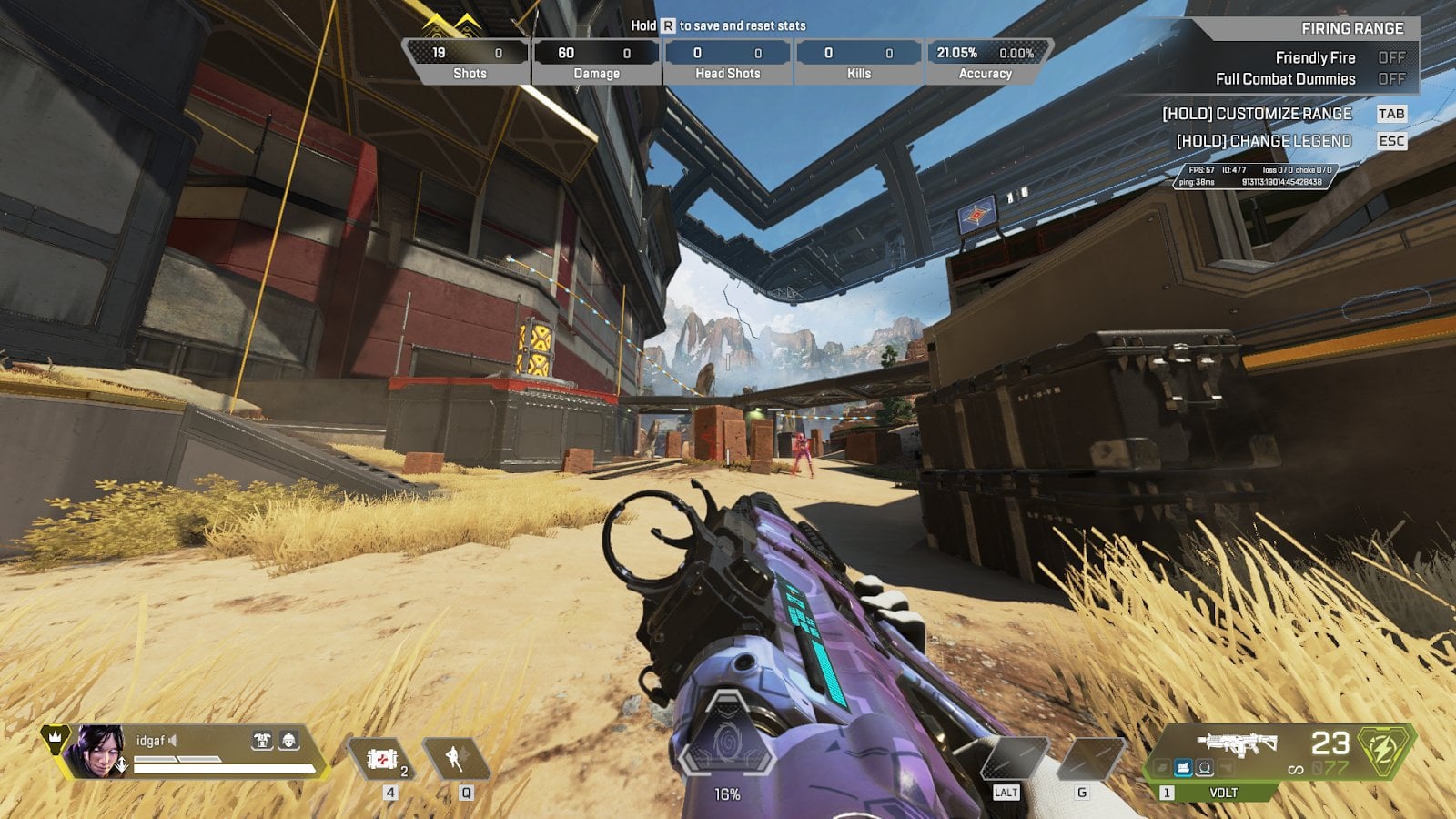
Task: Click the energy ammo lightning badge
Action: [x=1383, y=749]
